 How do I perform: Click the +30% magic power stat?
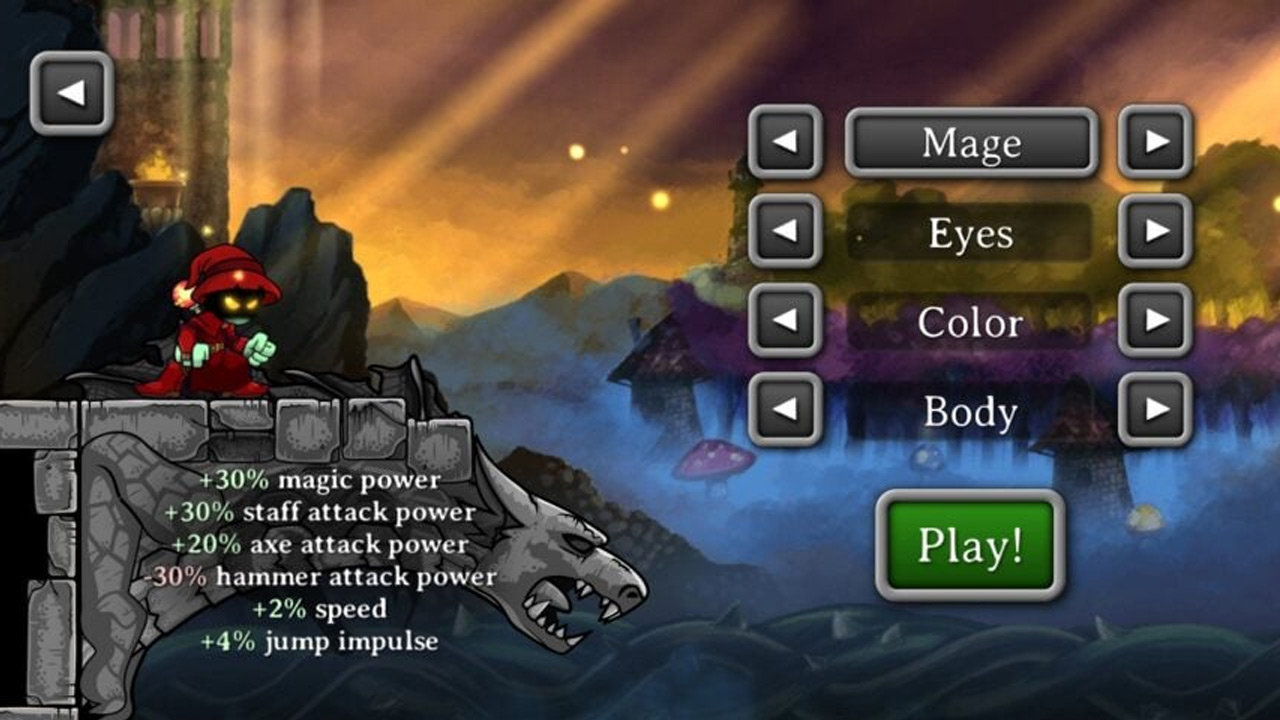318,479
